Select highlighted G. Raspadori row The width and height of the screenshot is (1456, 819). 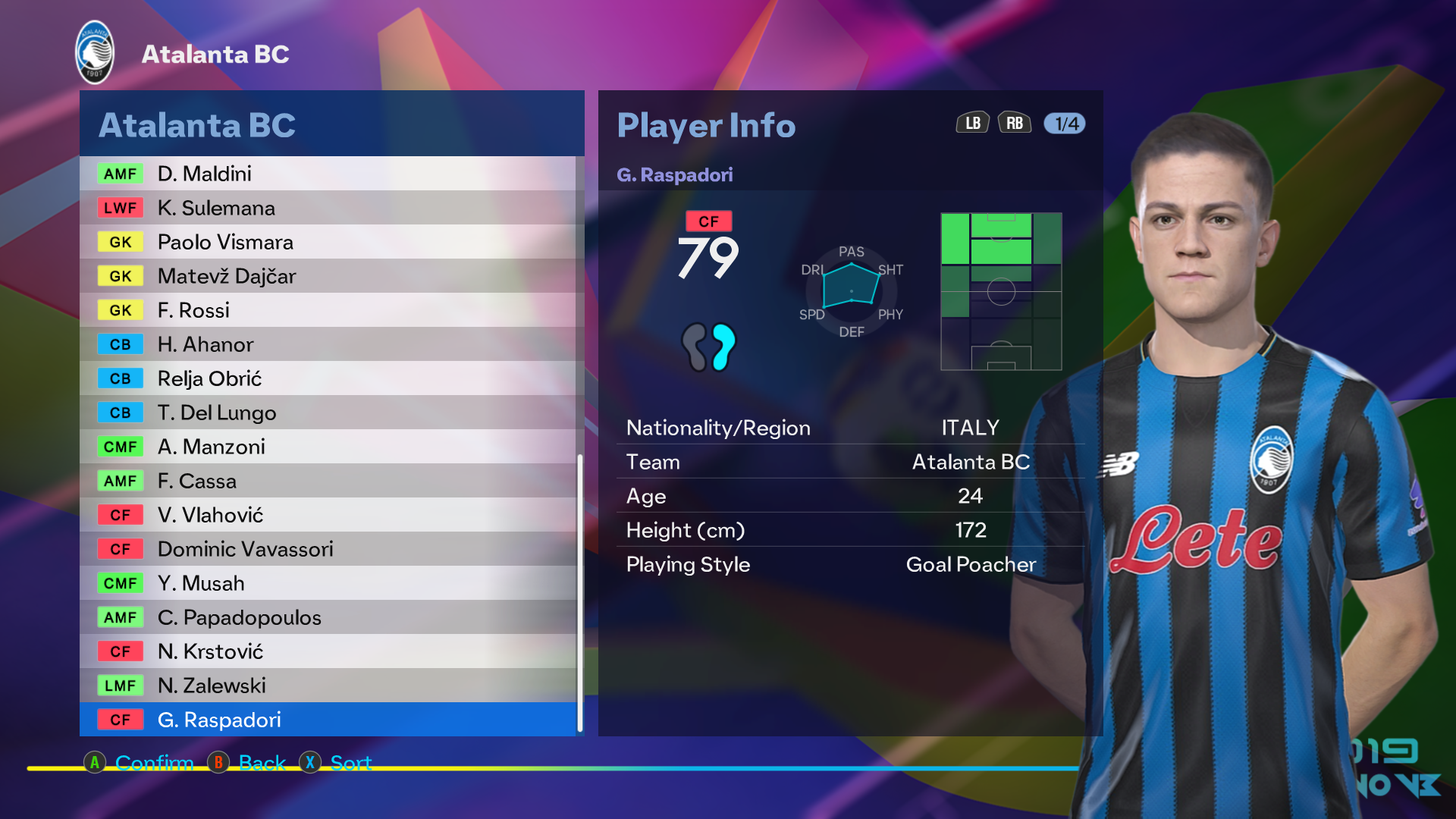click(328, 720)
